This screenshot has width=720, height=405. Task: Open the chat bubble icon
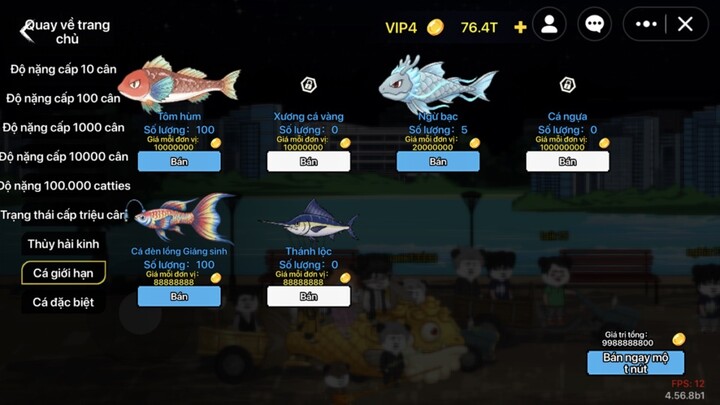point(595,25)
